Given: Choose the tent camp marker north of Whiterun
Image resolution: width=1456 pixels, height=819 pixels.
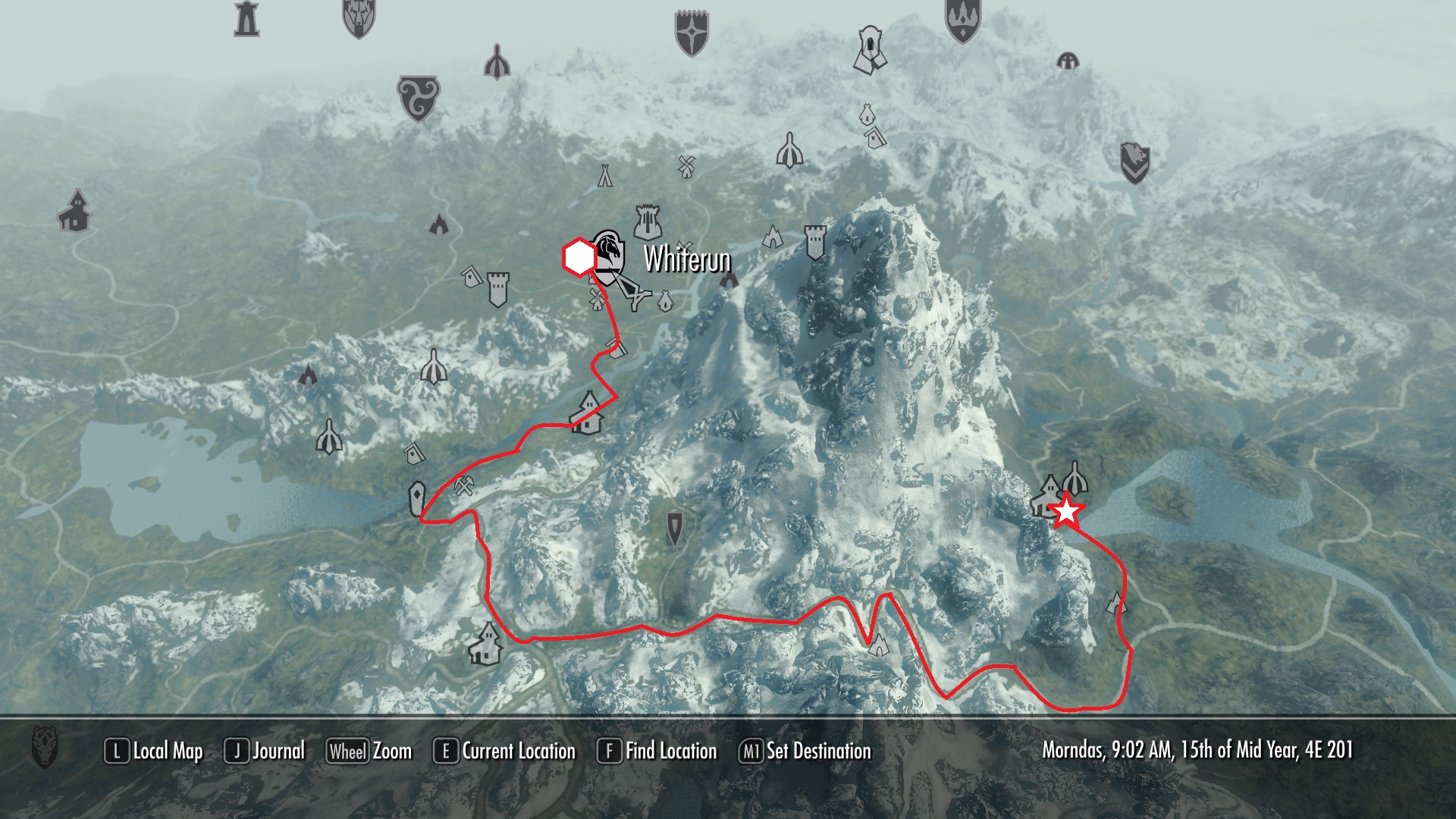Looking at the screenshot, I should click(604, 174).
